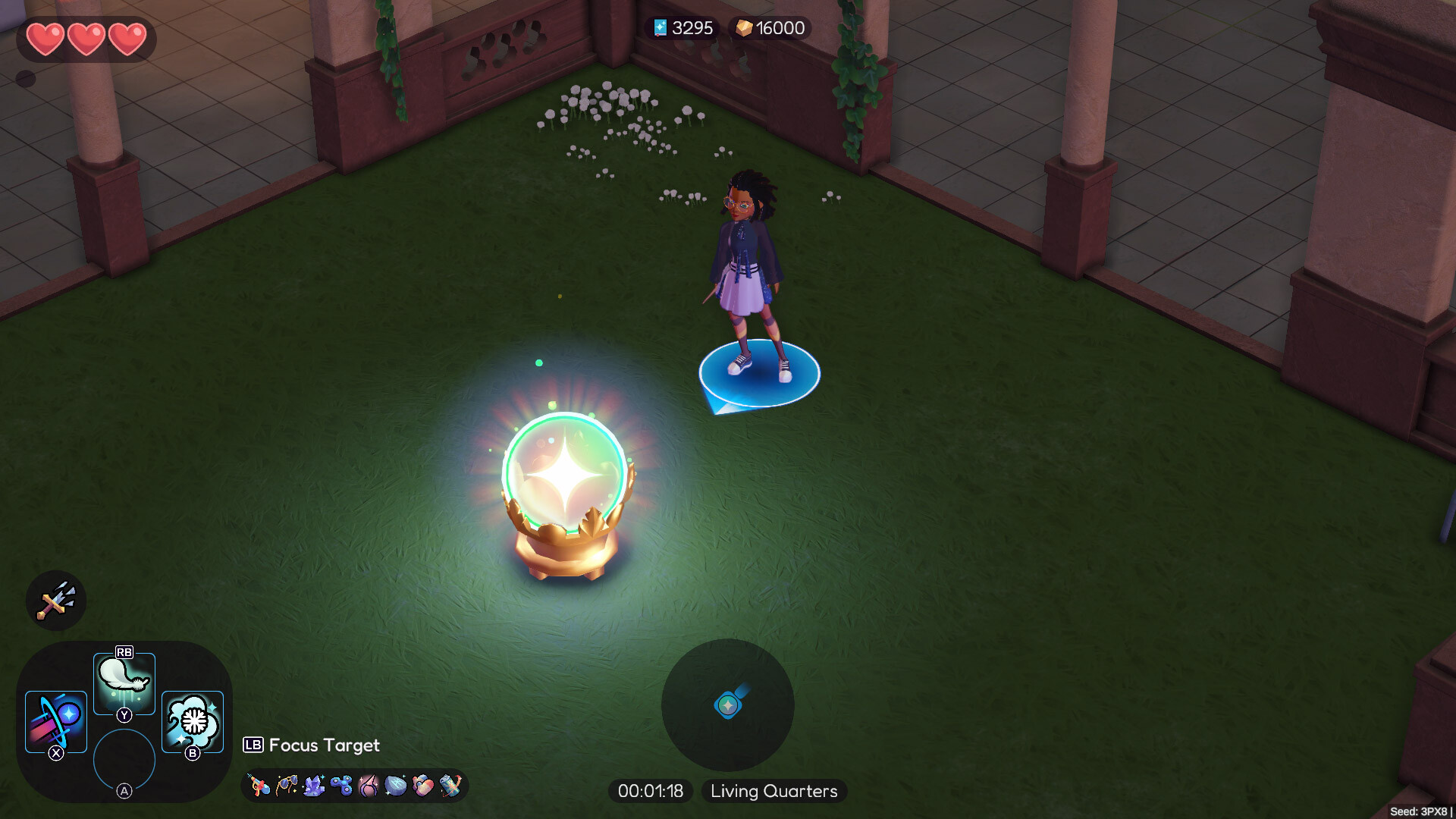
Task: Select the rune stone in the hotbar
Action: 395,785
